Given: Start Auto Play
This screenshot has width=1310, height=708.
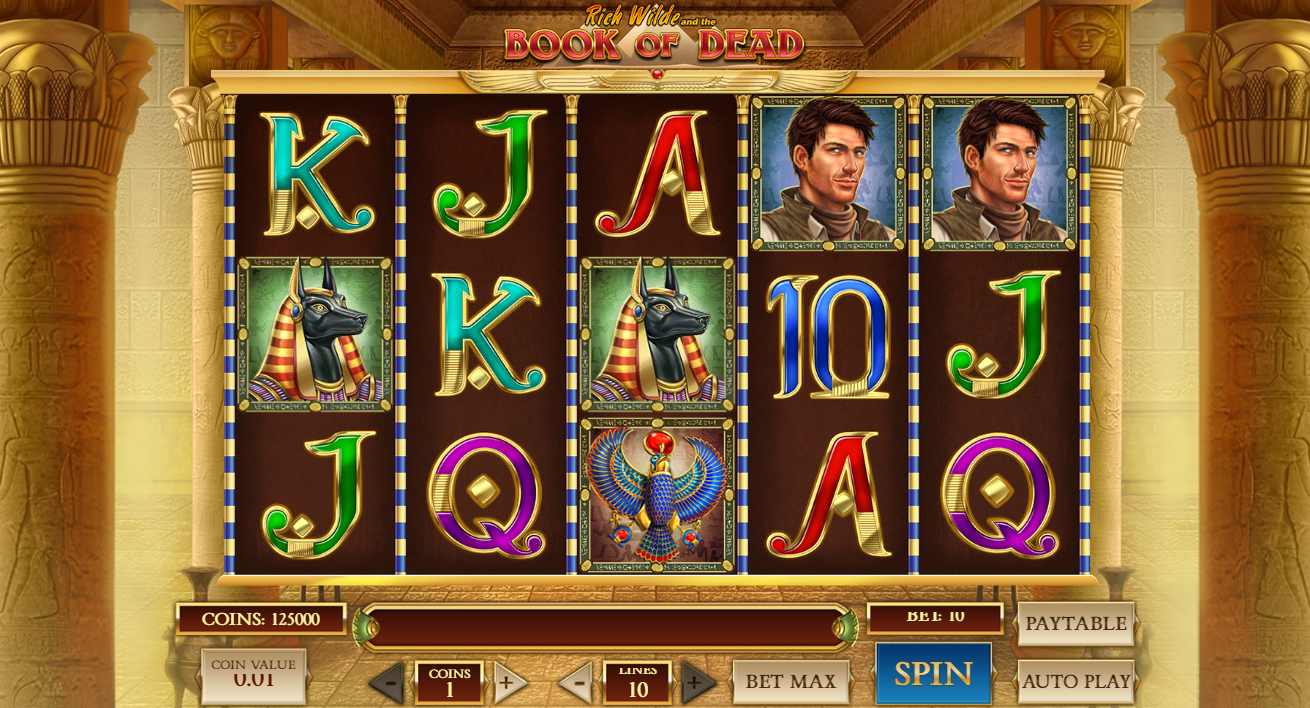Looking at the screenshot, I should pos(1076,681).
